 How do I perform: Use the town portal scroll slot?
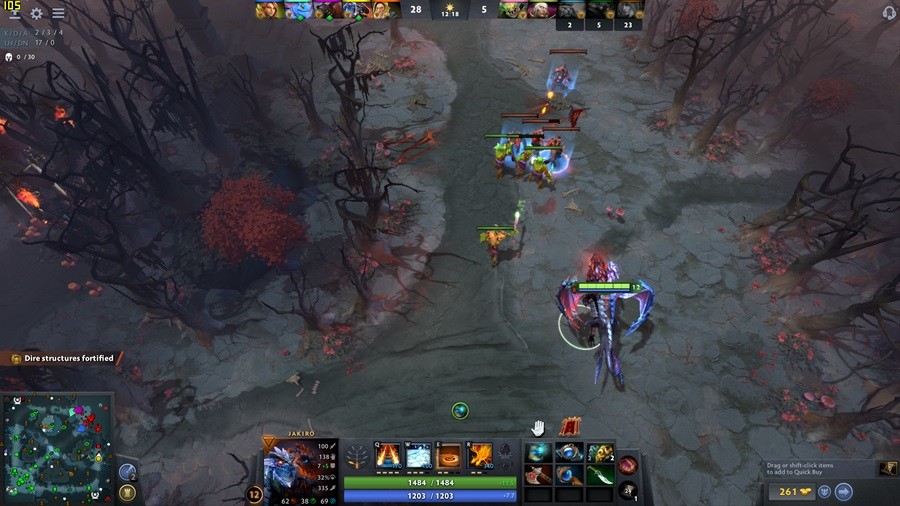click(628, 488)
